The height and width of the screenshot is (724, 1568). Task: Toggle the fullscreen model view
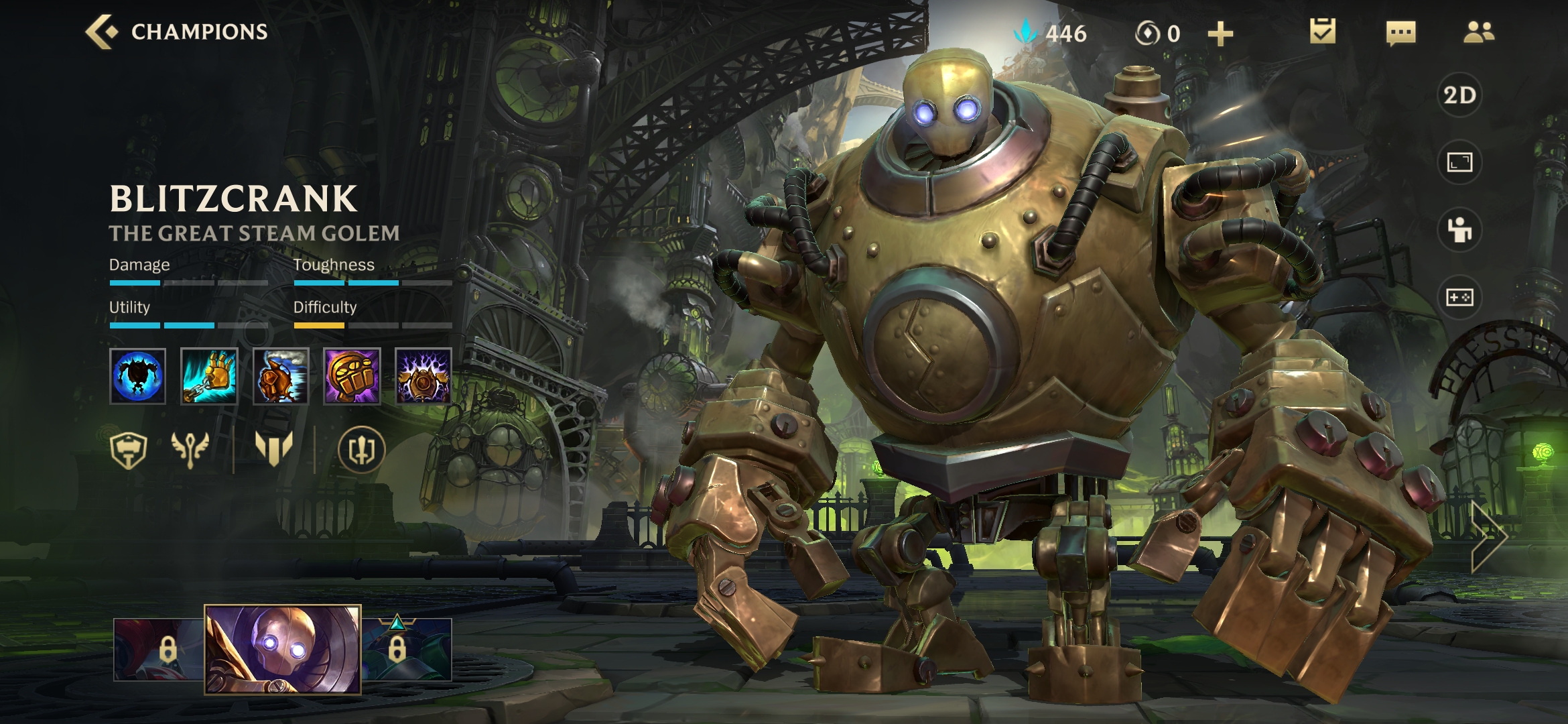coord(1459,162)
